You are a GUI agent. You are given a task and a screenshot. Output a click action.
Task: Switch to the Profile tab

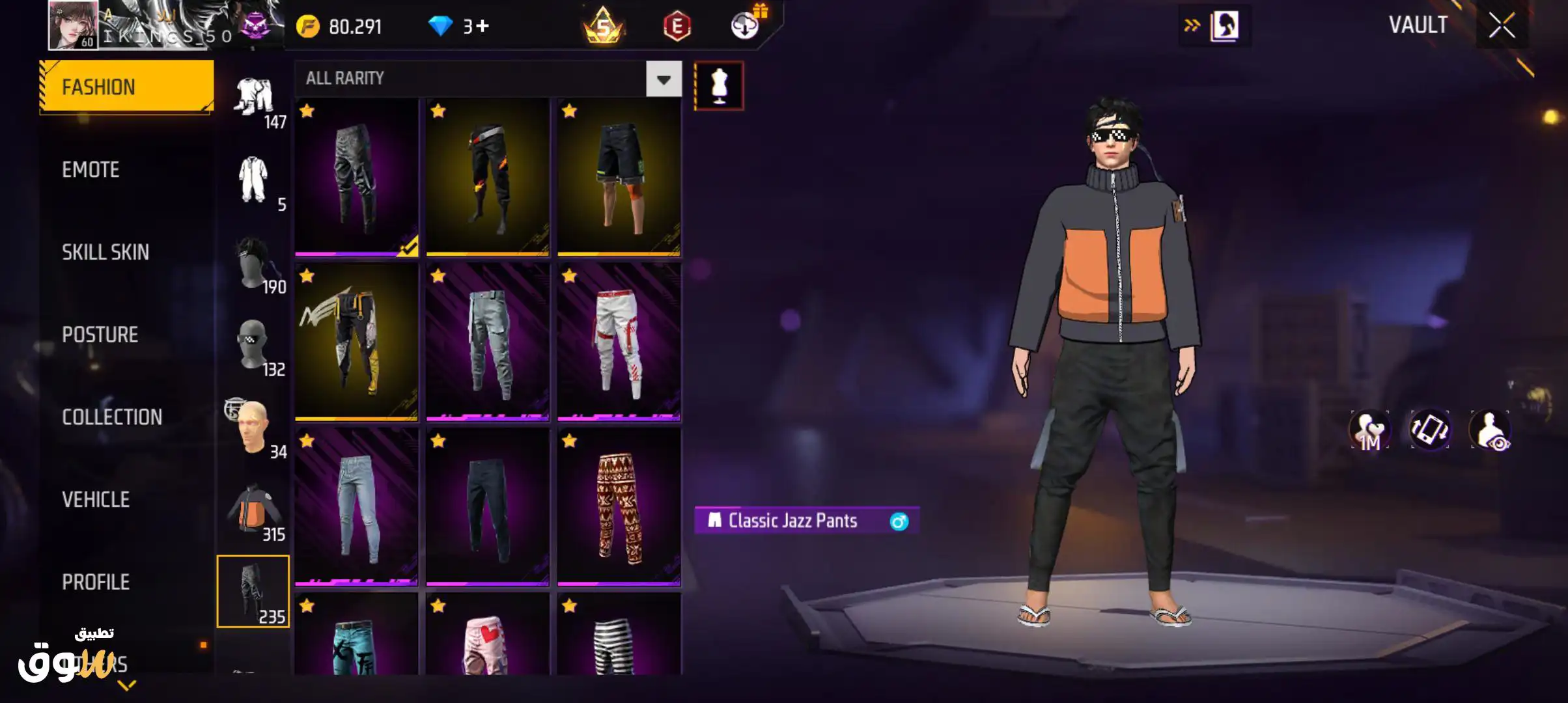(96, 582)
